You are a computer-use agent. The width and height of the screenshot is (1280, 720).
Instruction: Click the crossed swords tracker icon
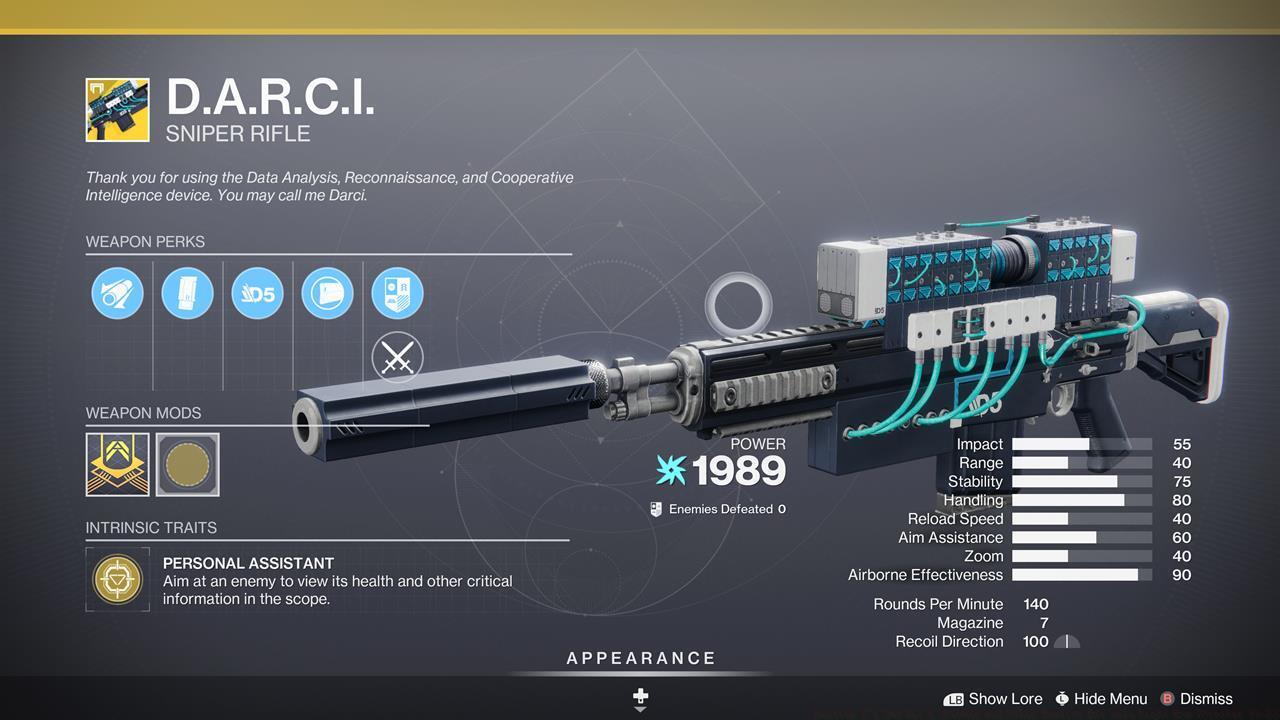click(x=397, y=357)
